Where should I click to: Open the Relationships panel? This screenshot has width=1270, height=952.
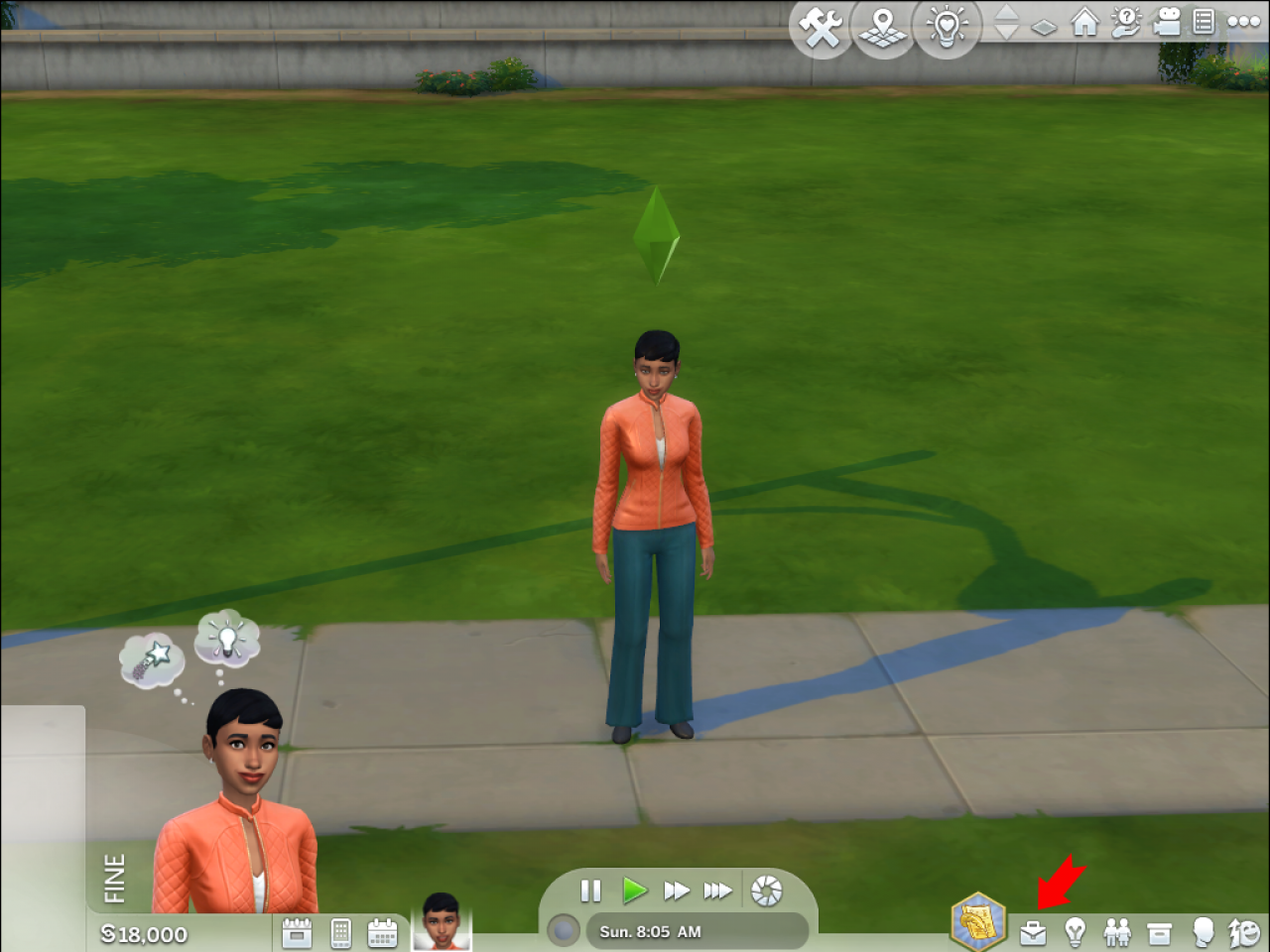point(1118,932)
